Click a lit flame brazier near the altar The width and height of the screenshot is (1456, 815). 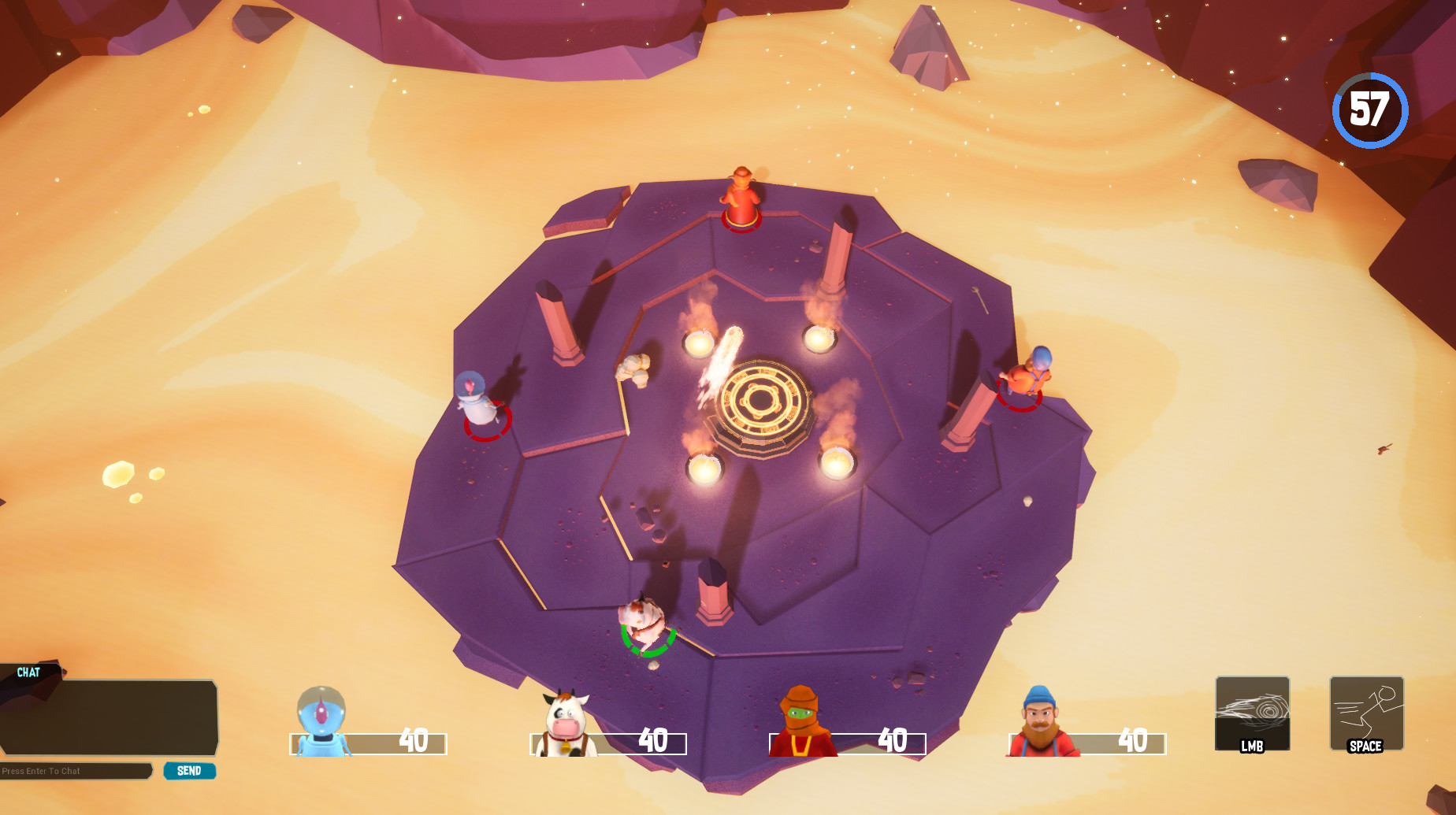[x=820, y=339]
